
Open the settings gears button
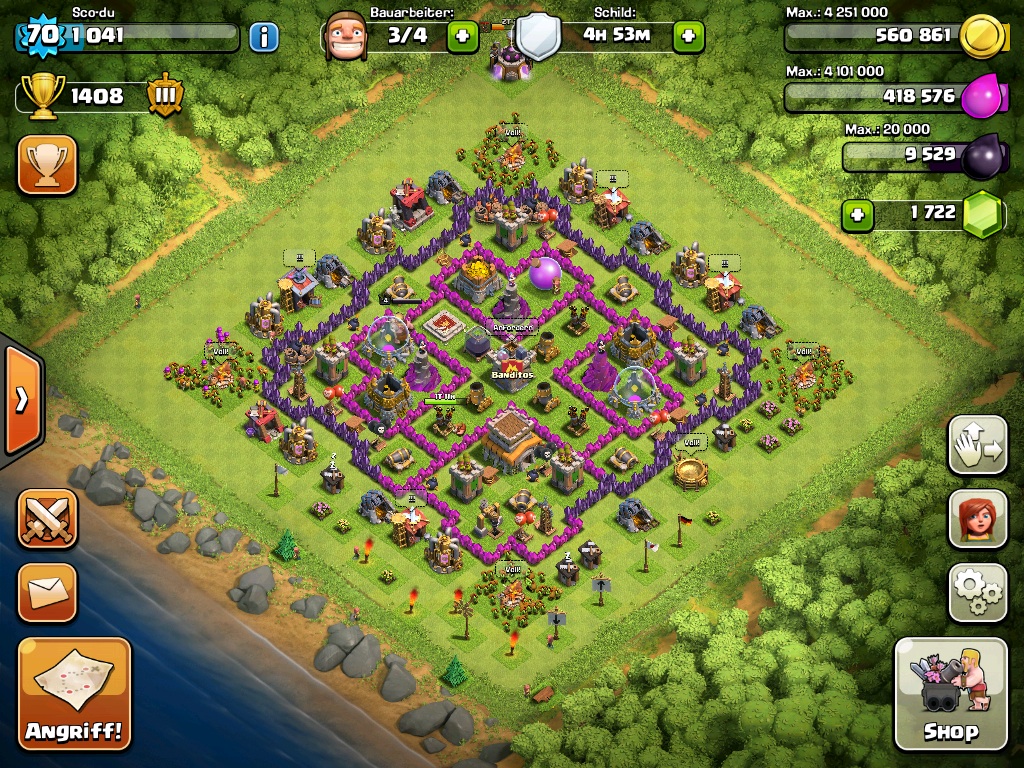pos(977,593)
